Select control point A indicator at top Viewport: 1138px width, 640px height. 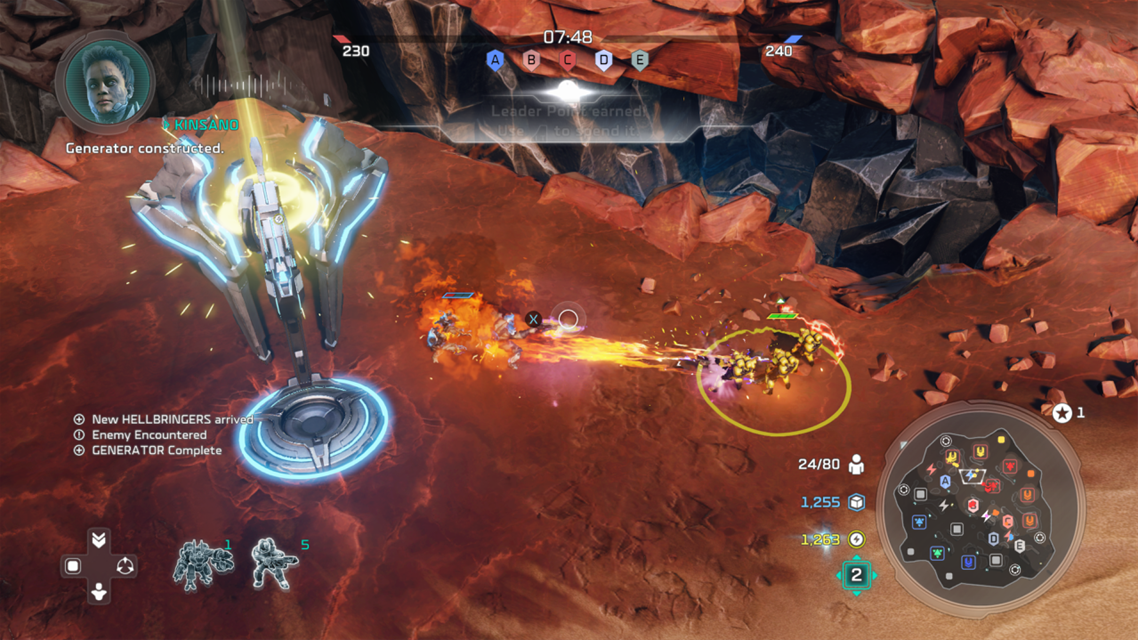pos(495,60)
